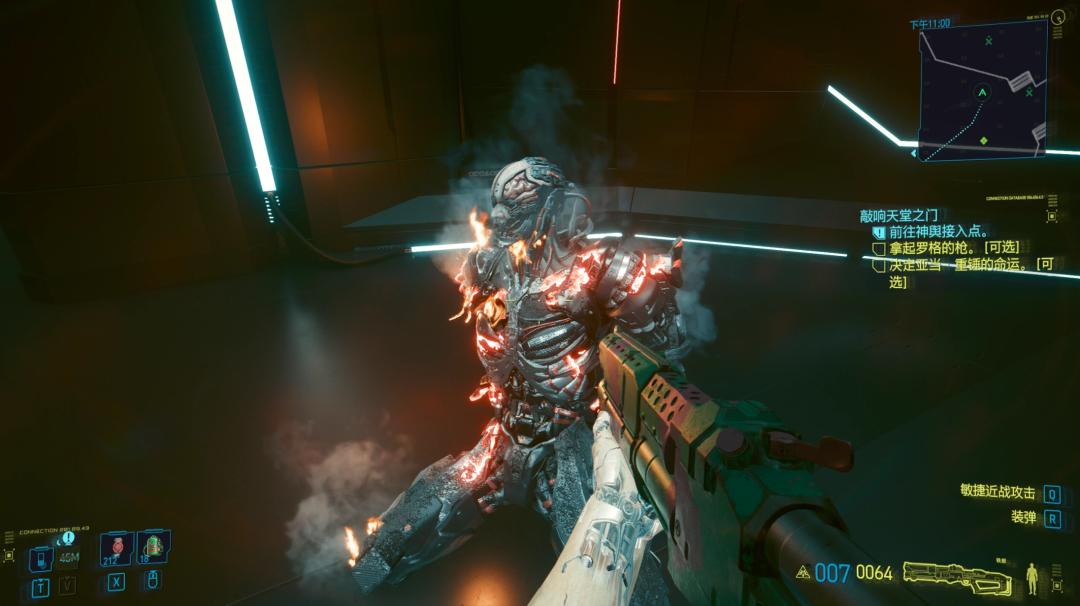This screenshot has height=606, width=1080.
Task: Use the red grenade quick slot
Action: point(116,547)
